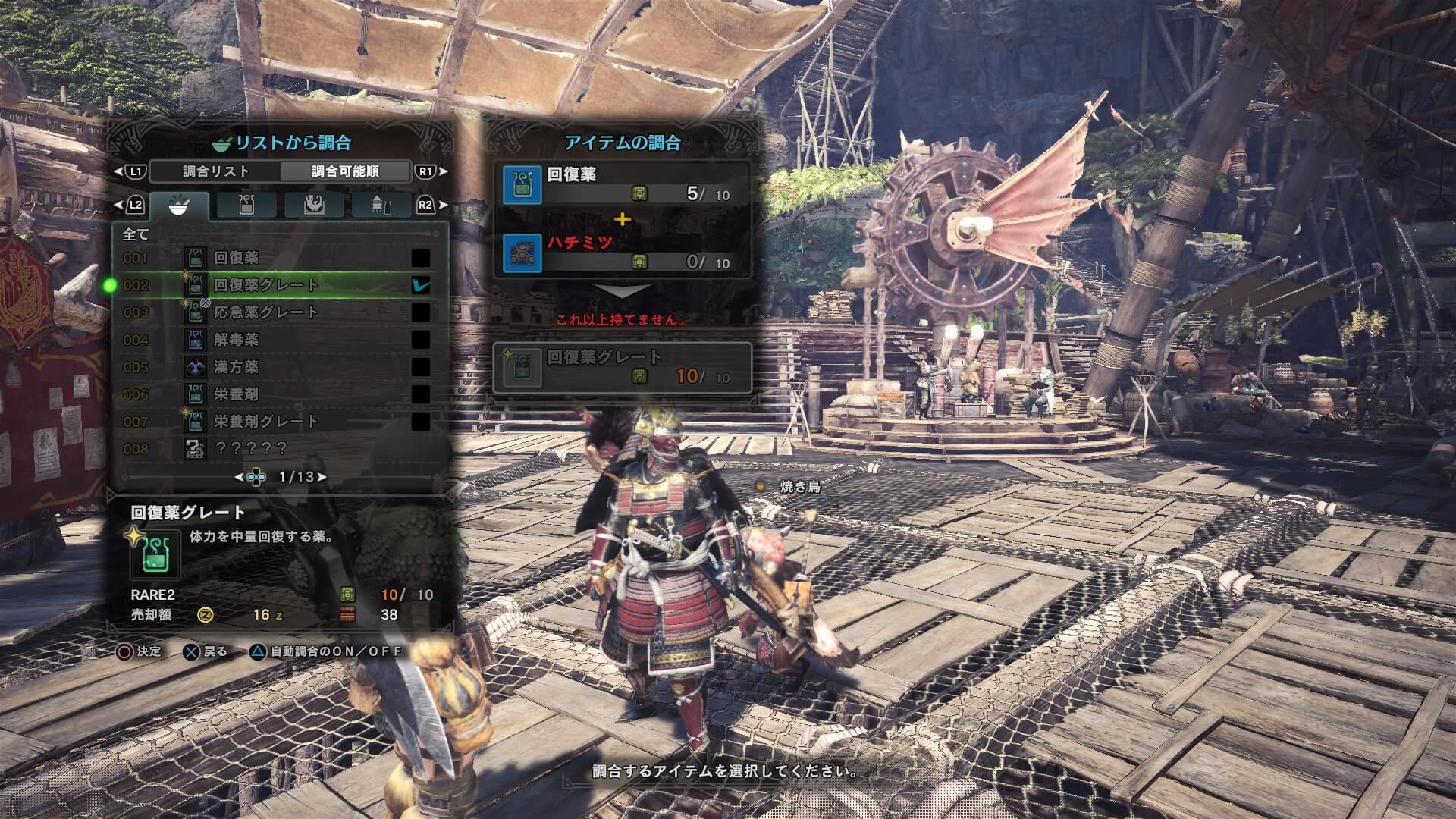1456x819 pixels.
Task: Switch to the 調合リスト tab
Action: click(x=216, y=171)
